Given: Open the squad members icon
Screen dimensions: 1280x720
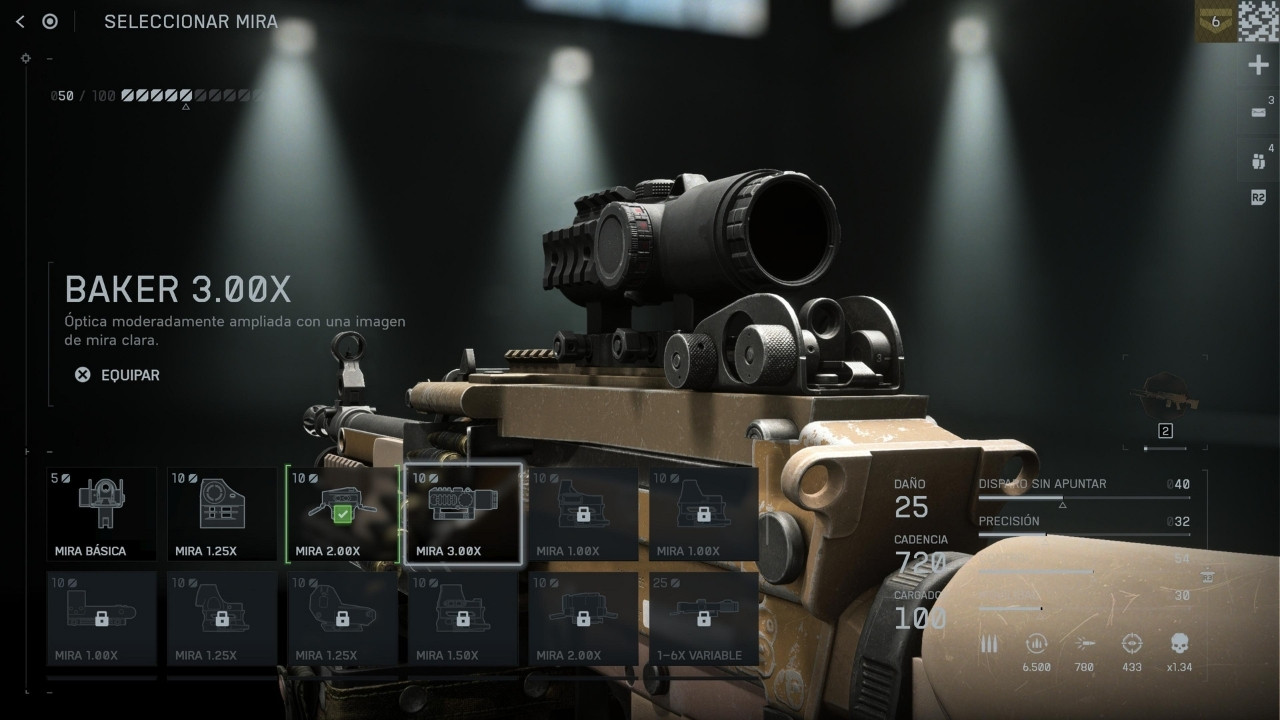Looking at the screenshot, I should click(1259, 160).
